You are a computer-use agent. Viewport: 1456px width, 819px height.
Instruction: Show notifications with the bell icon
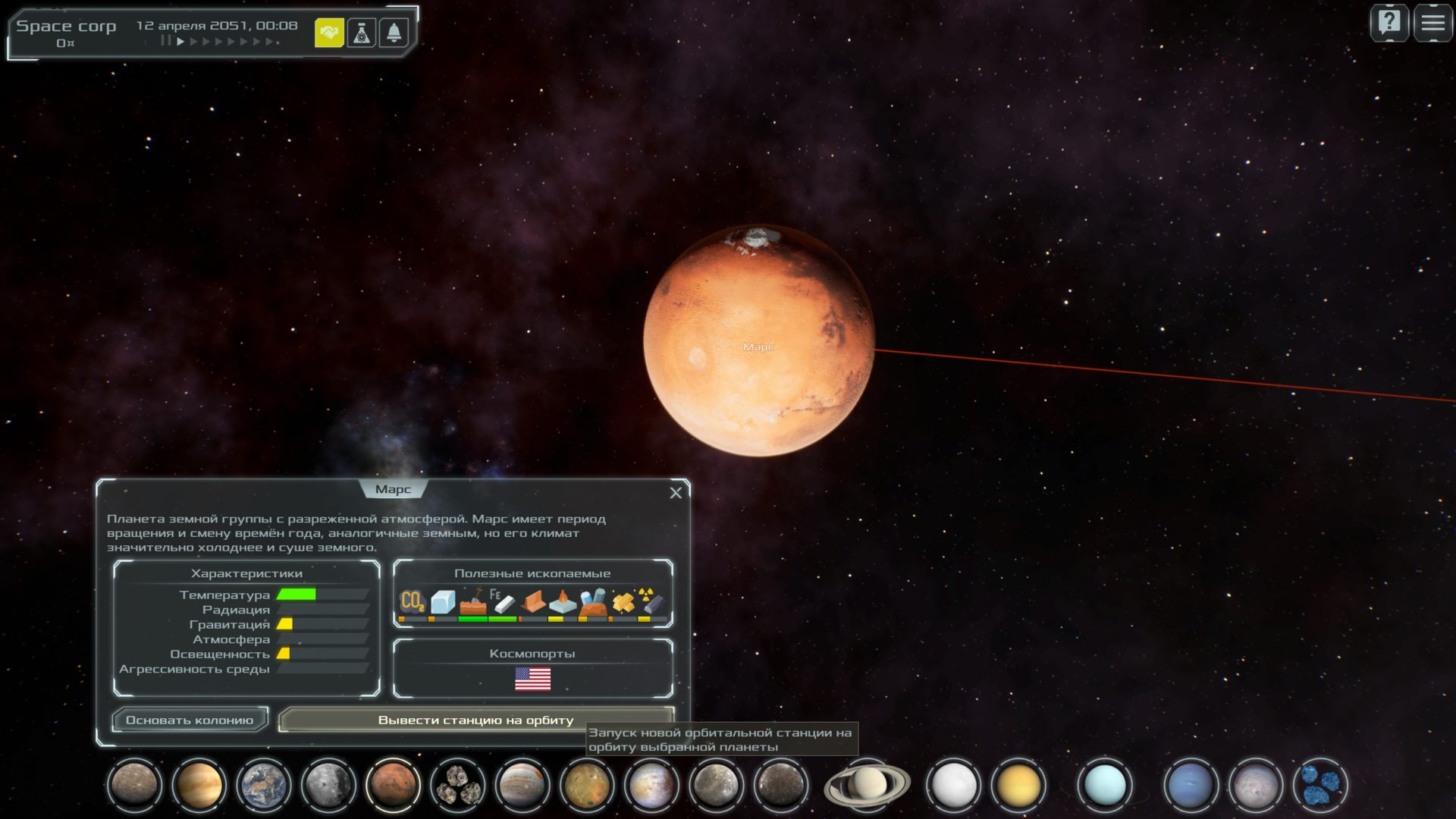[x=394, y=33]
